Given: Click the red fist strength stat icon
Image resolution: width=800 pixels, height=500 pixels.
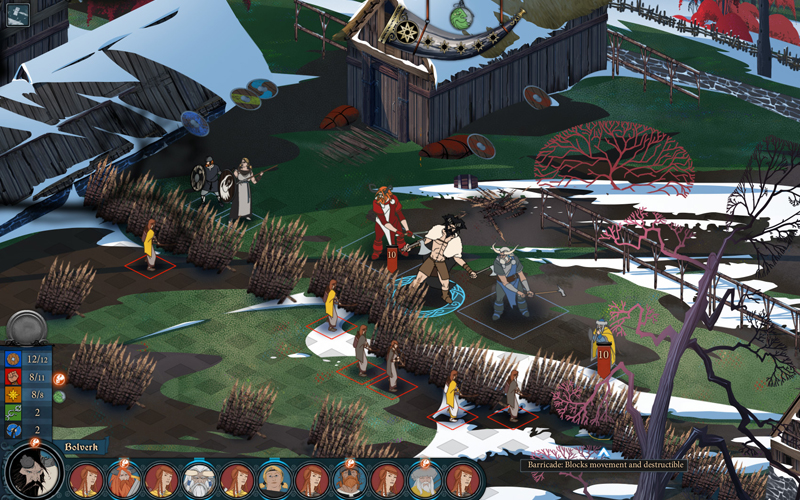Looking at the screenshot, I should [x=12, y=376].
